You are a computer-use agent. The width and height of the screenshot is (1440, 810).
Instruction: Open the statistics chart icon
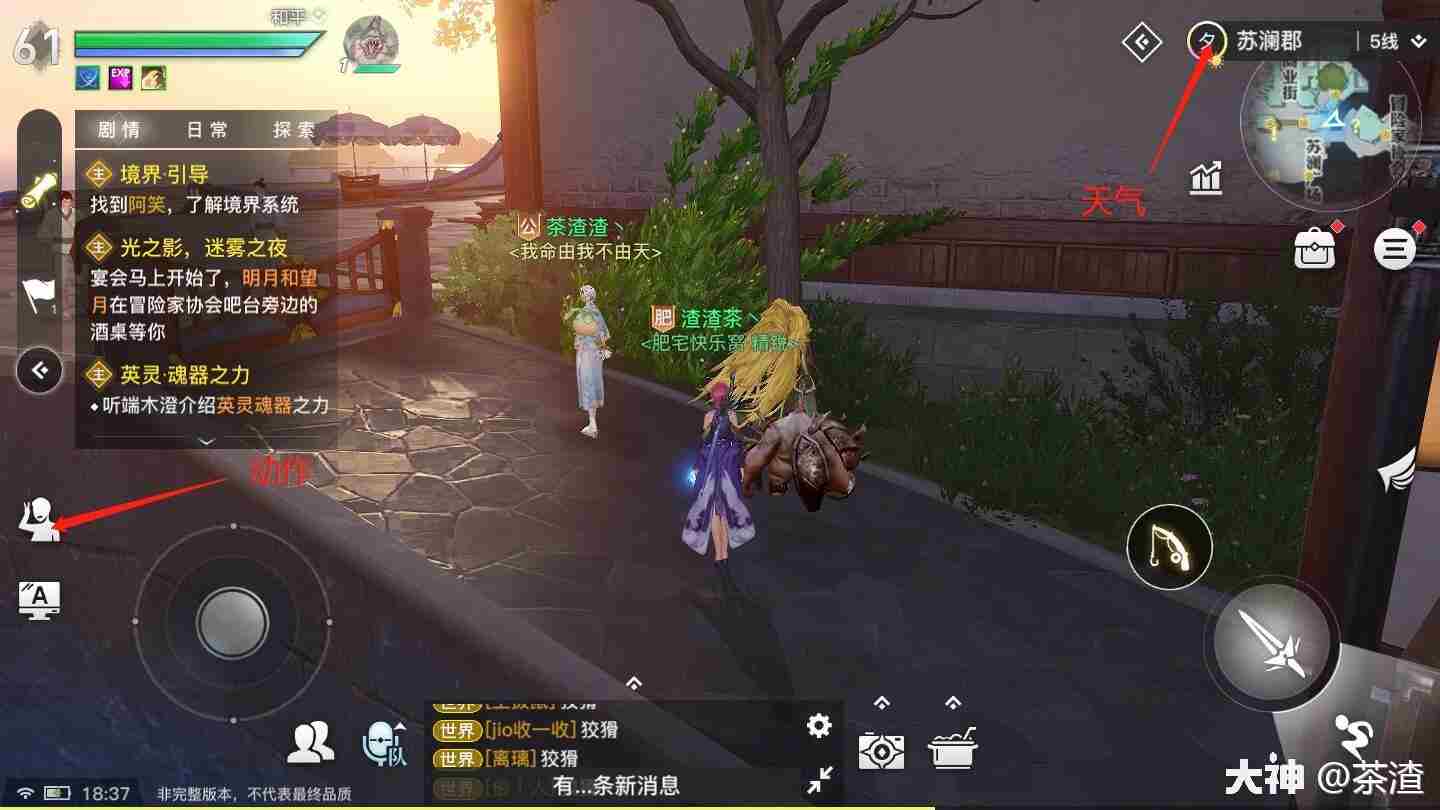coord(1205,177)
